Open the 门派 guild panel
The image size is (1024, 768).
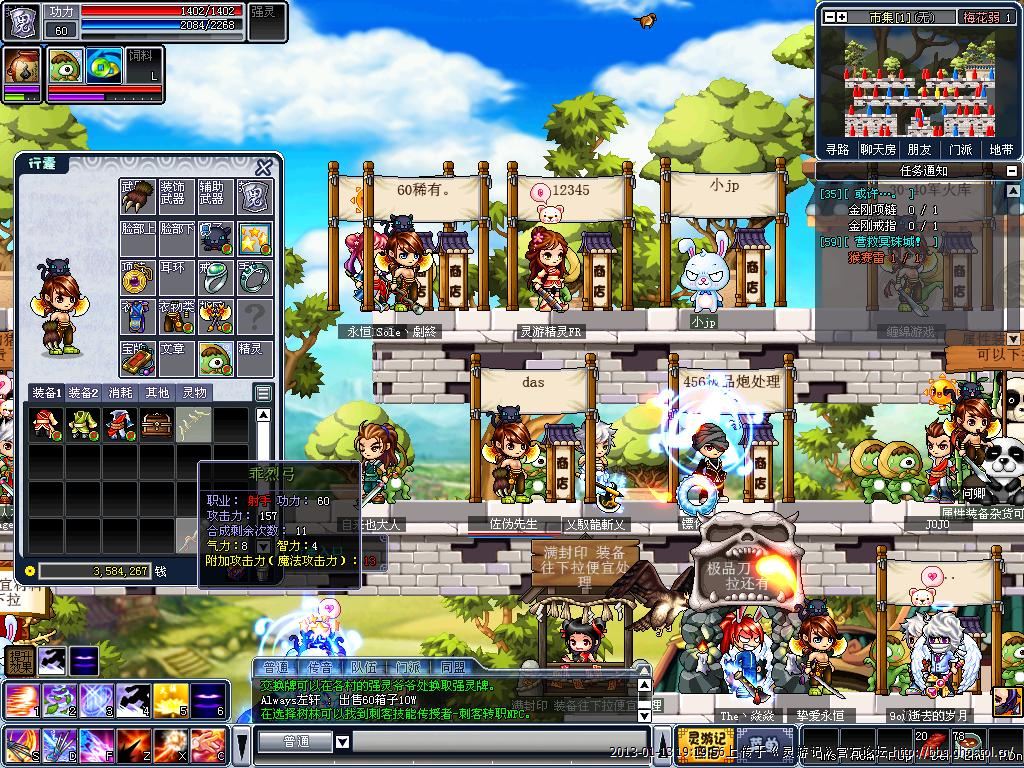960,149
